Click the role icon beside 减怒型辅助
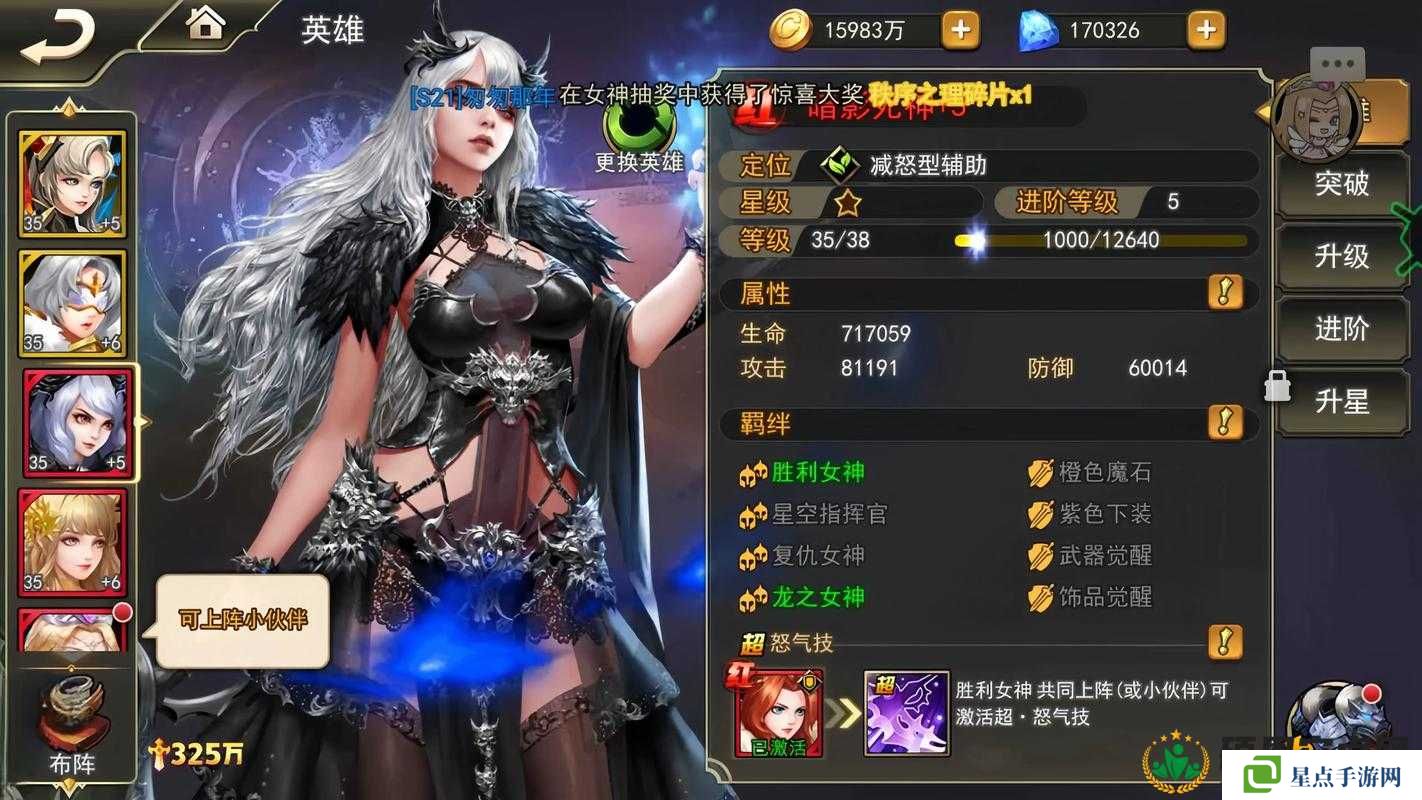 (x=841, y=166)
